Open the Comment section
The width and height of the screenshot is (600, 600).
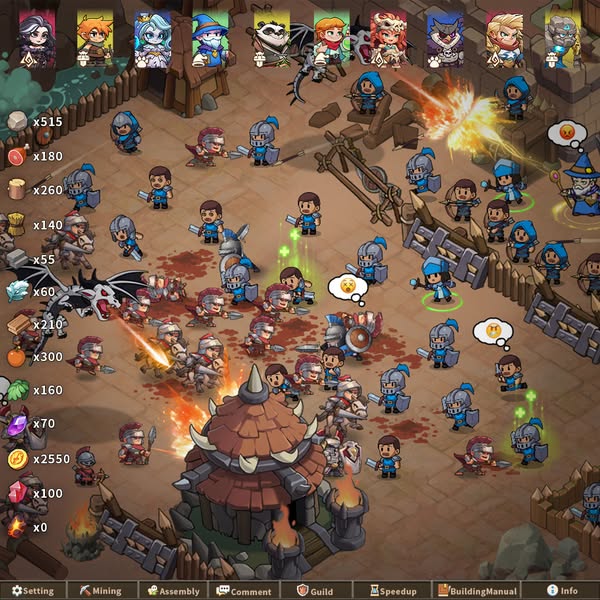click(245, 591)
